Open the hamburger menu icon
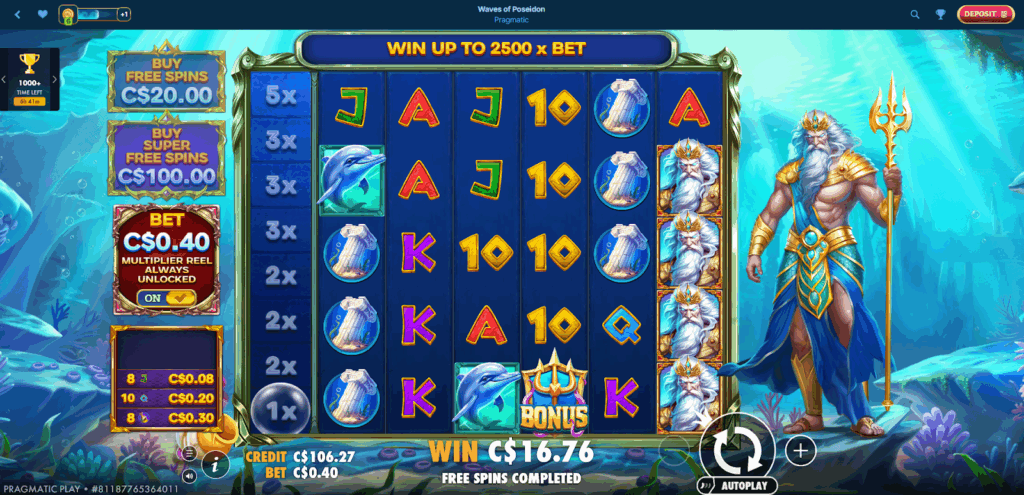The height and width of the screenshot is (495, 1024). coord(188,453)
